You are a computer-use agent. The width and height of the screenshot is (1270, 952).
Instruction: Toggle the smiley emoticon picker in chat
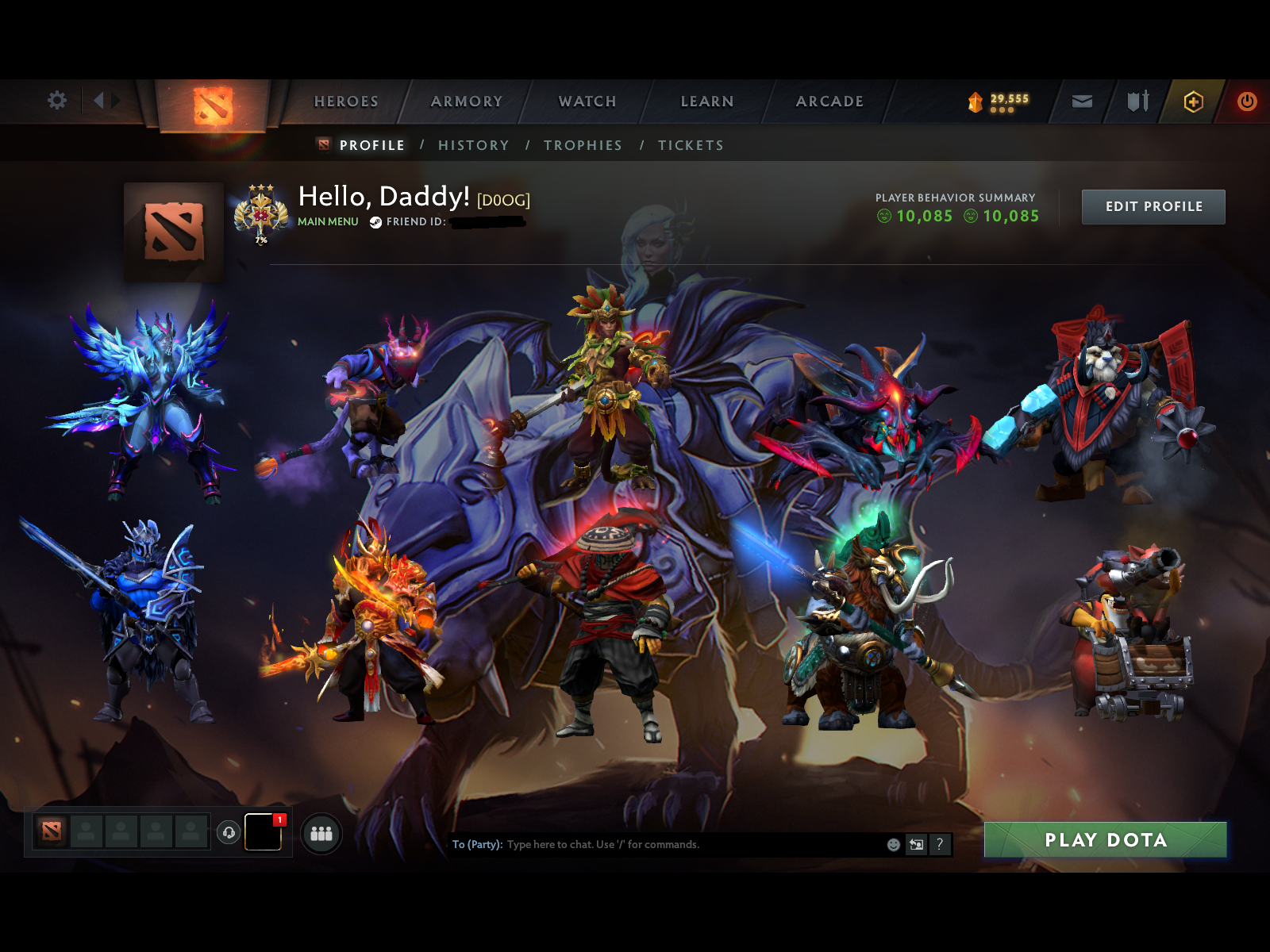point(895,845)
